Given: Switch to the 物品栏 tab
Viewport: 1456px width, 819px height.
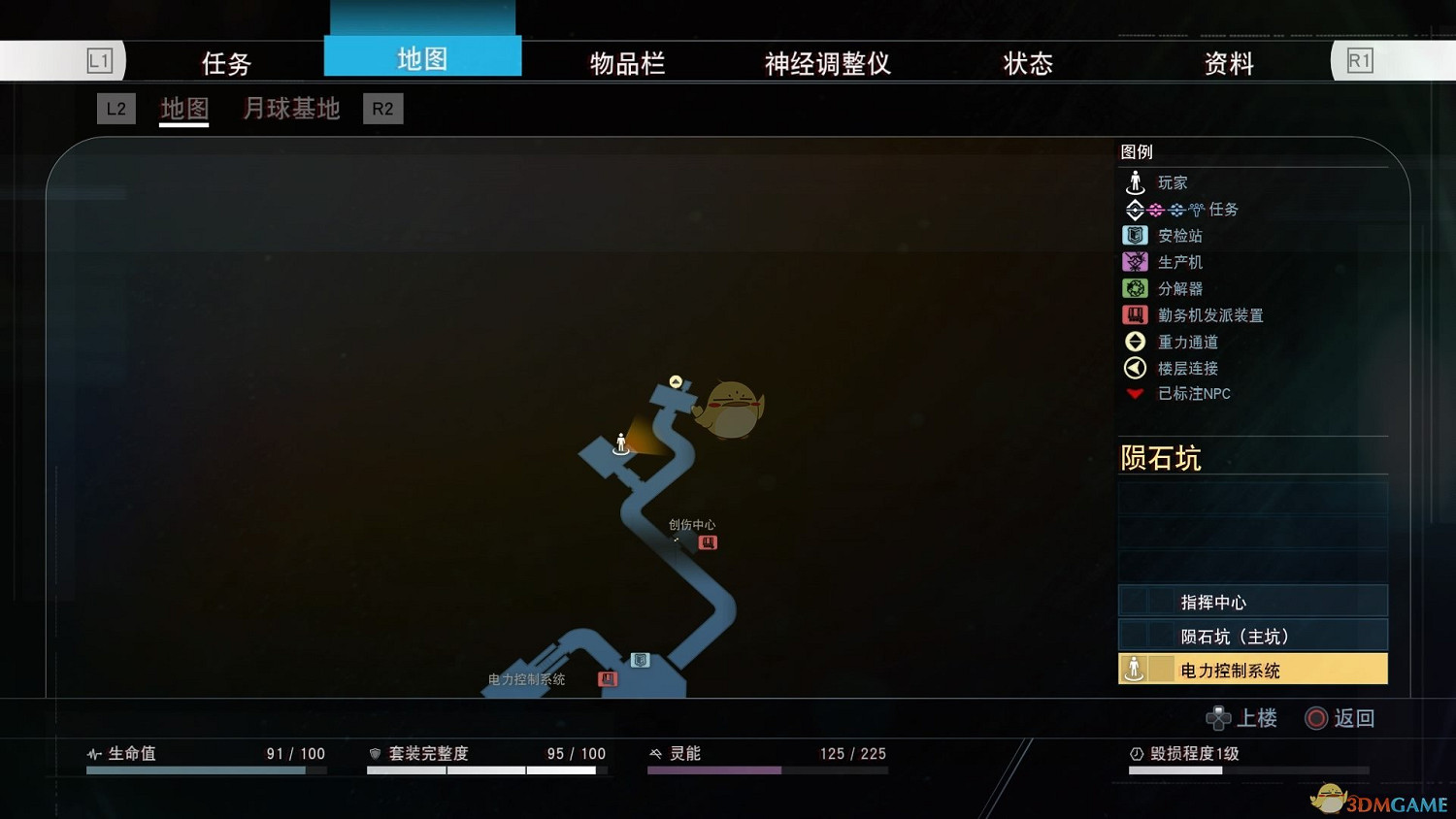Looking at the screenshot, I should pos(626,62).
